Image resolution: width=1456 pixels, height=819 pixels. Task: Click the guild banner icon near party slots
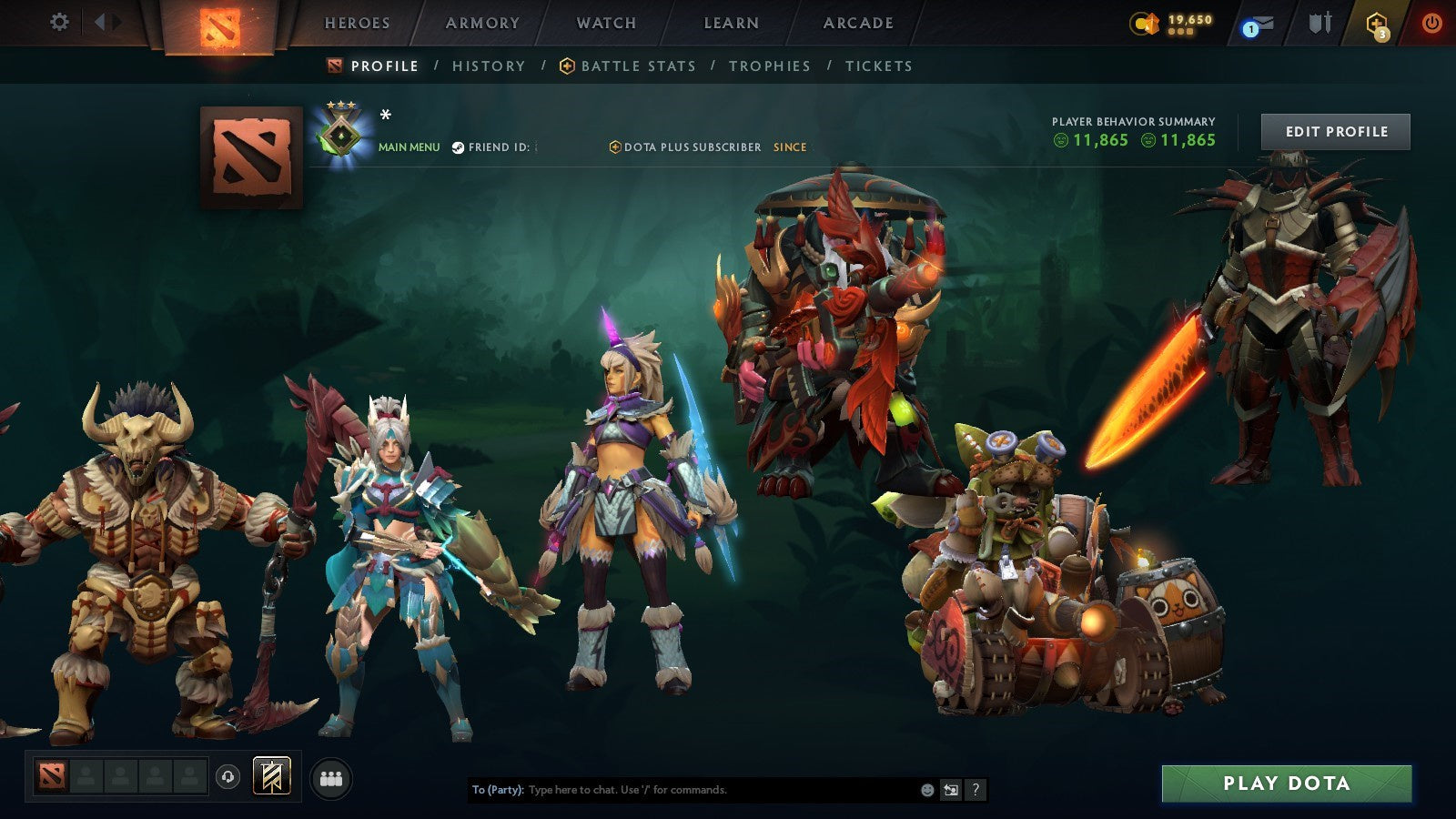(272, 776)
